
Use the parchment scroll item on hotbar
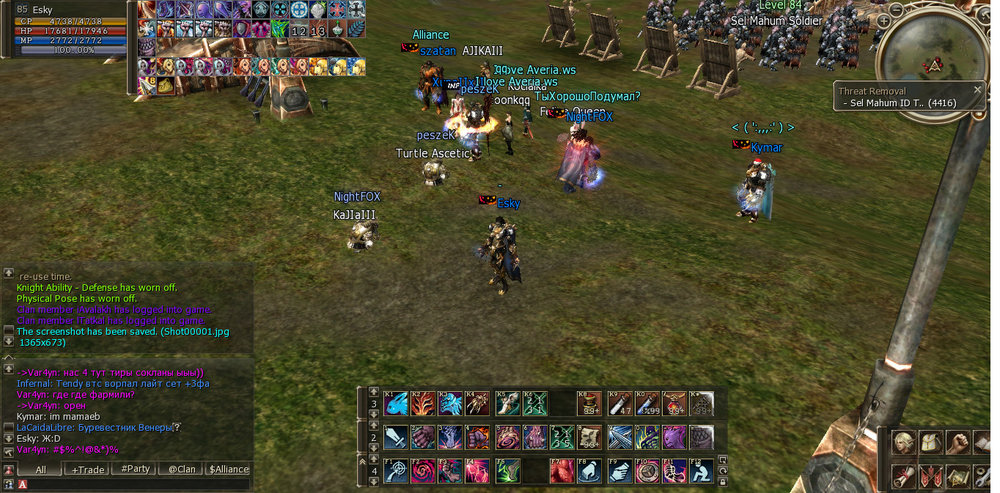click(590, 437)
